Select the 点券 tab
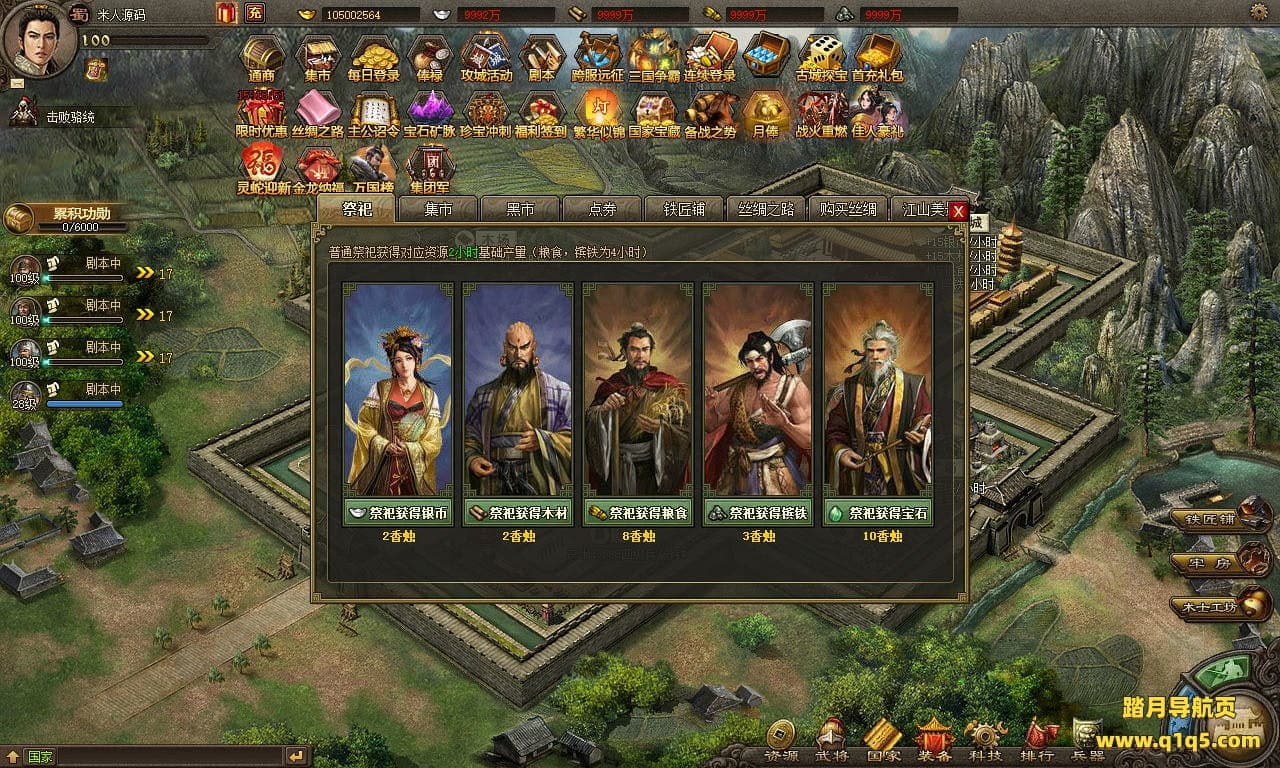1280x768 pixels. (x=602, y=209)
